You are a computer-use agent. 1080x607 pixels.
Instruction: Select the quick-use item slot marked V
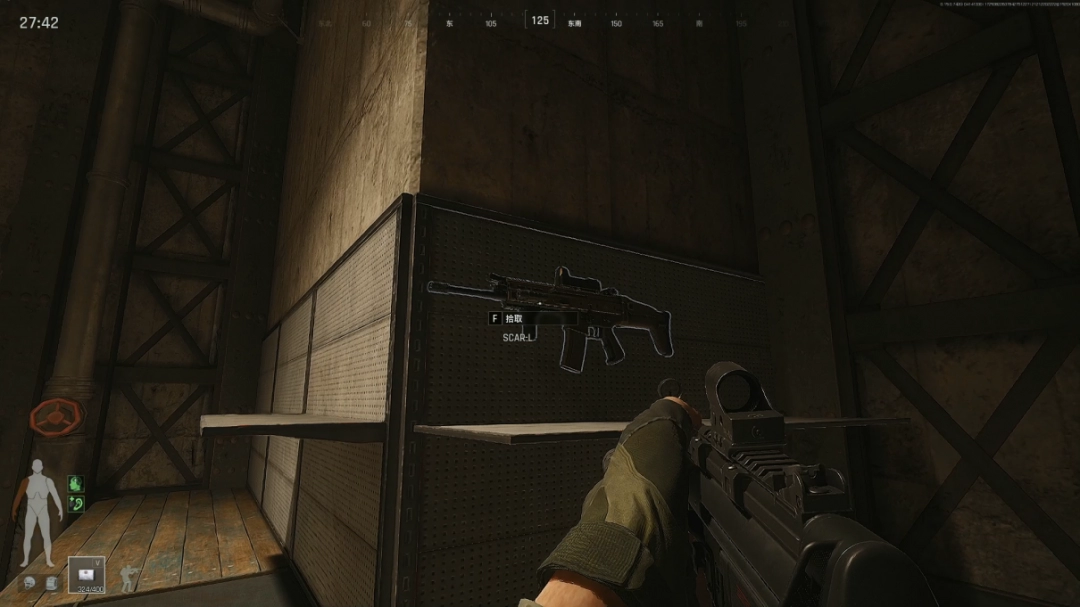point(86,574)
